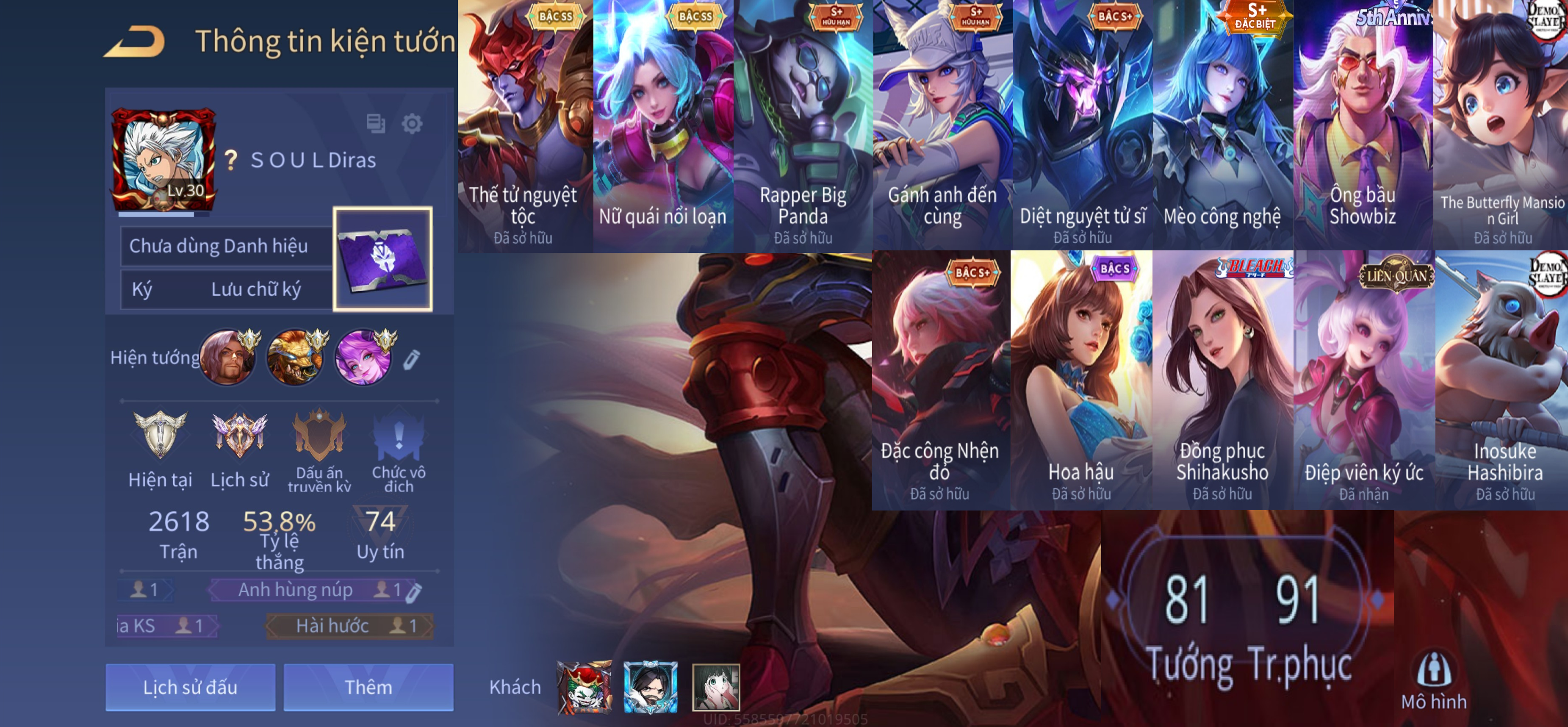
Task: Open the Lịch sử đấu match history
Action: 190,687
